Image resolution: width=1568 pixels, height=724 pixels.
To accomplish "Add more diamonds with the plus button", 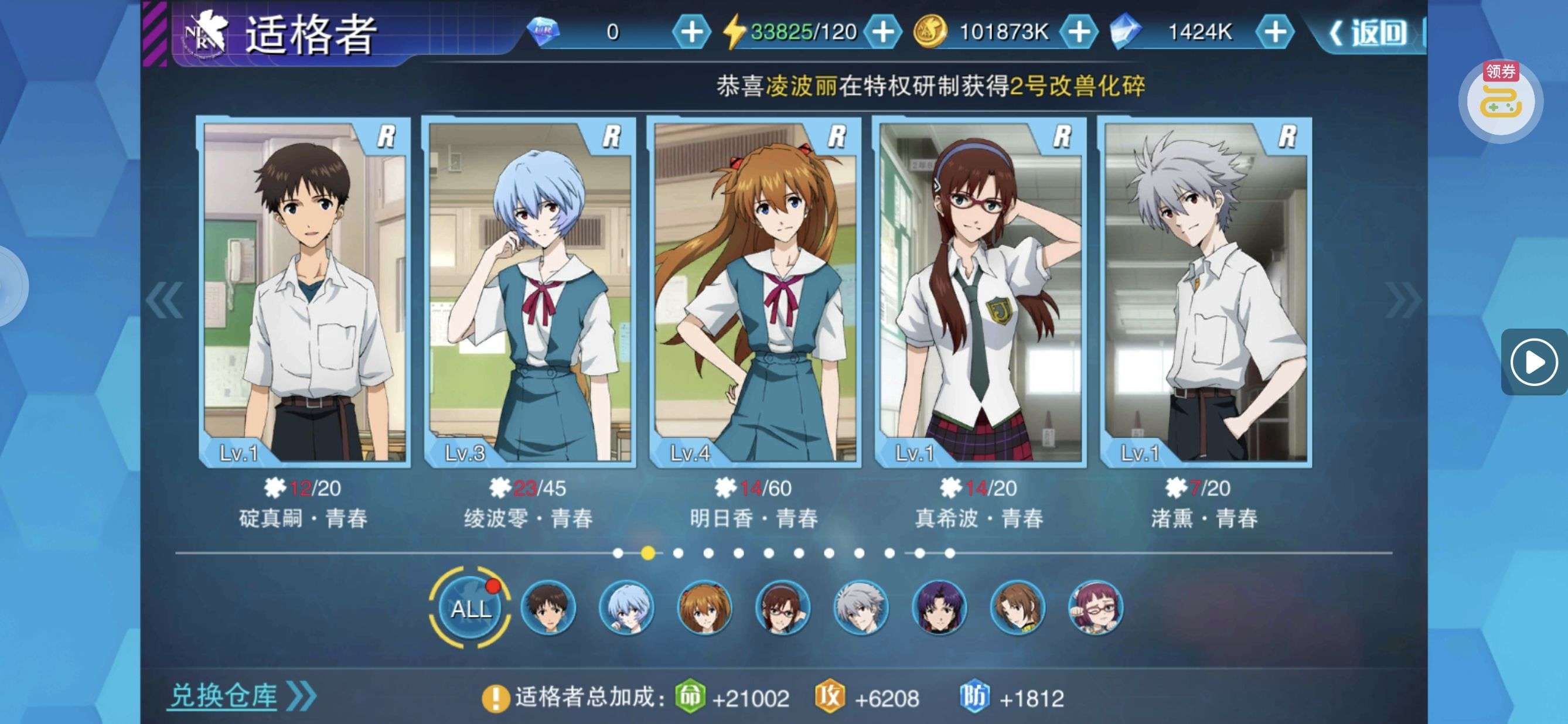I will click(x=691, y=32).
